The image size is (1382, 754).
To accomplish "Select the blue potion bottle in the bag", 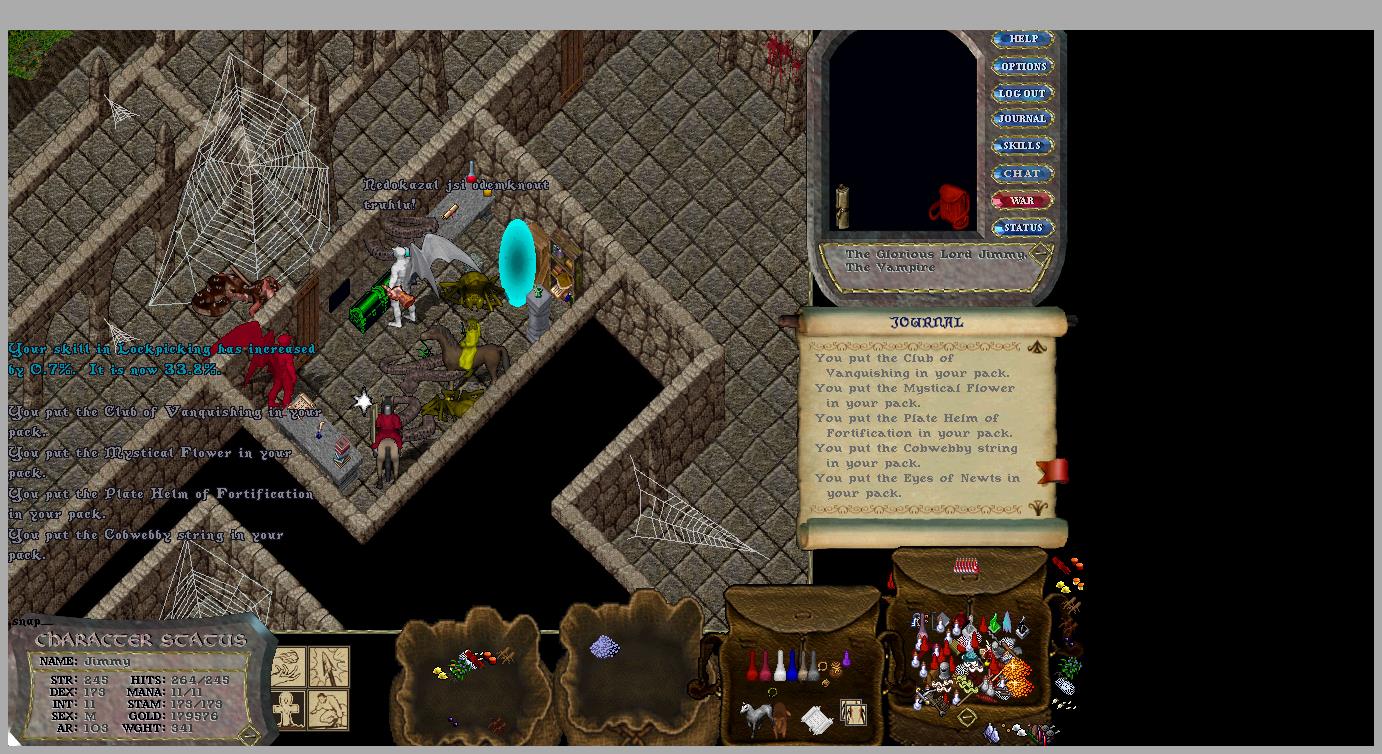I will (791, 667).
